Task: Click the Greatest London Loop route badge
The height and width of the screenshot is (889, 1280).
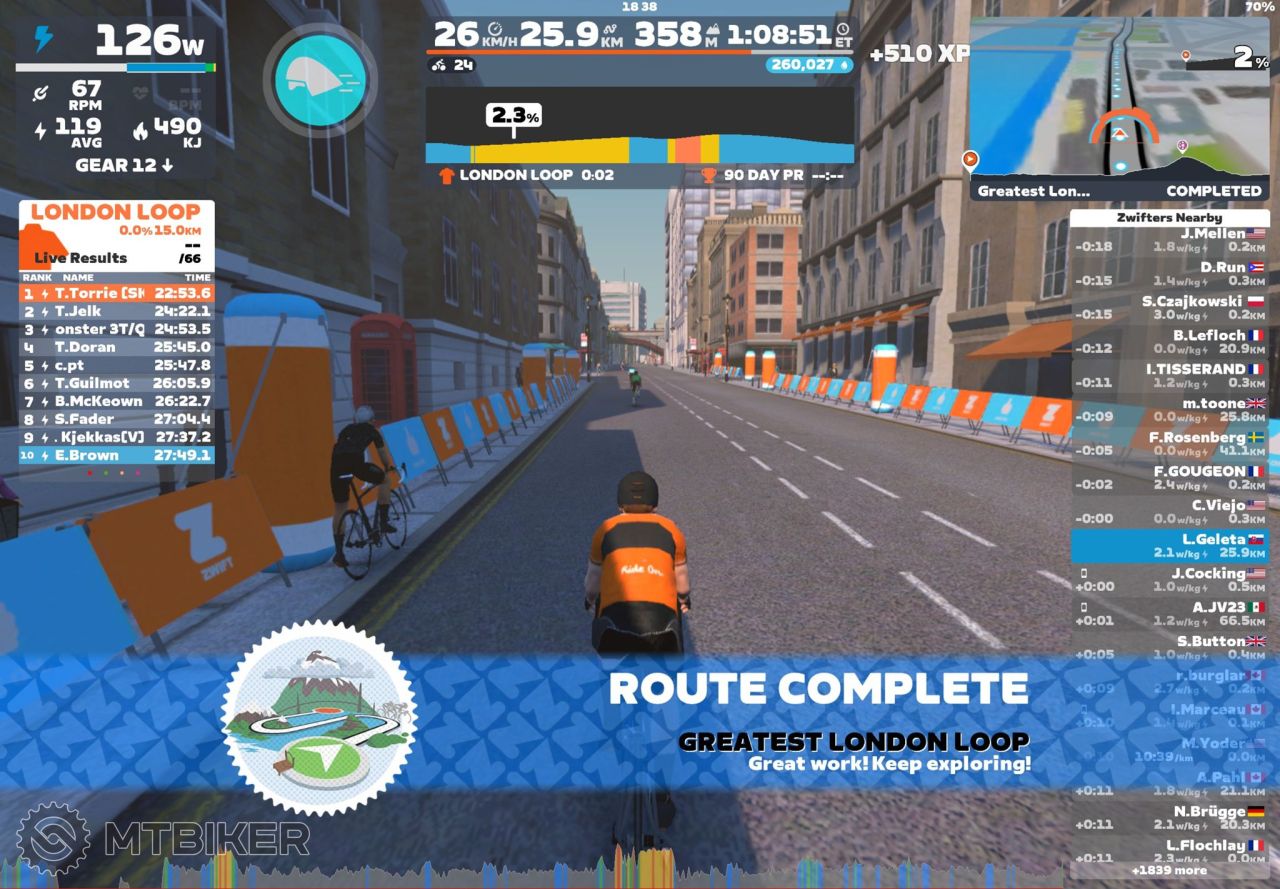Action: click(x=318, y=716)
